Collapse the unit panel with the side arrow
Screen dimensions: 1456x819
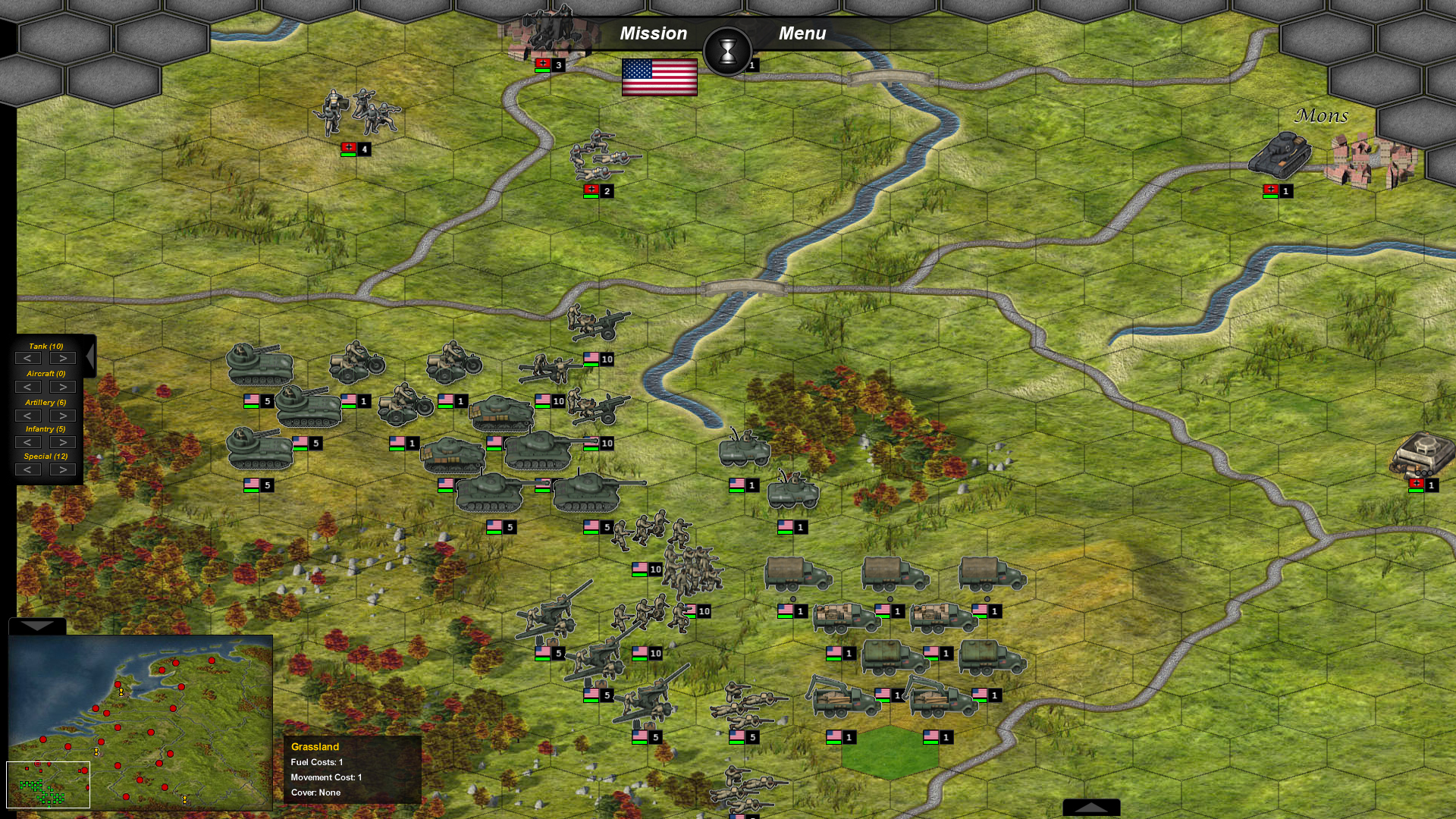[89, 355]
